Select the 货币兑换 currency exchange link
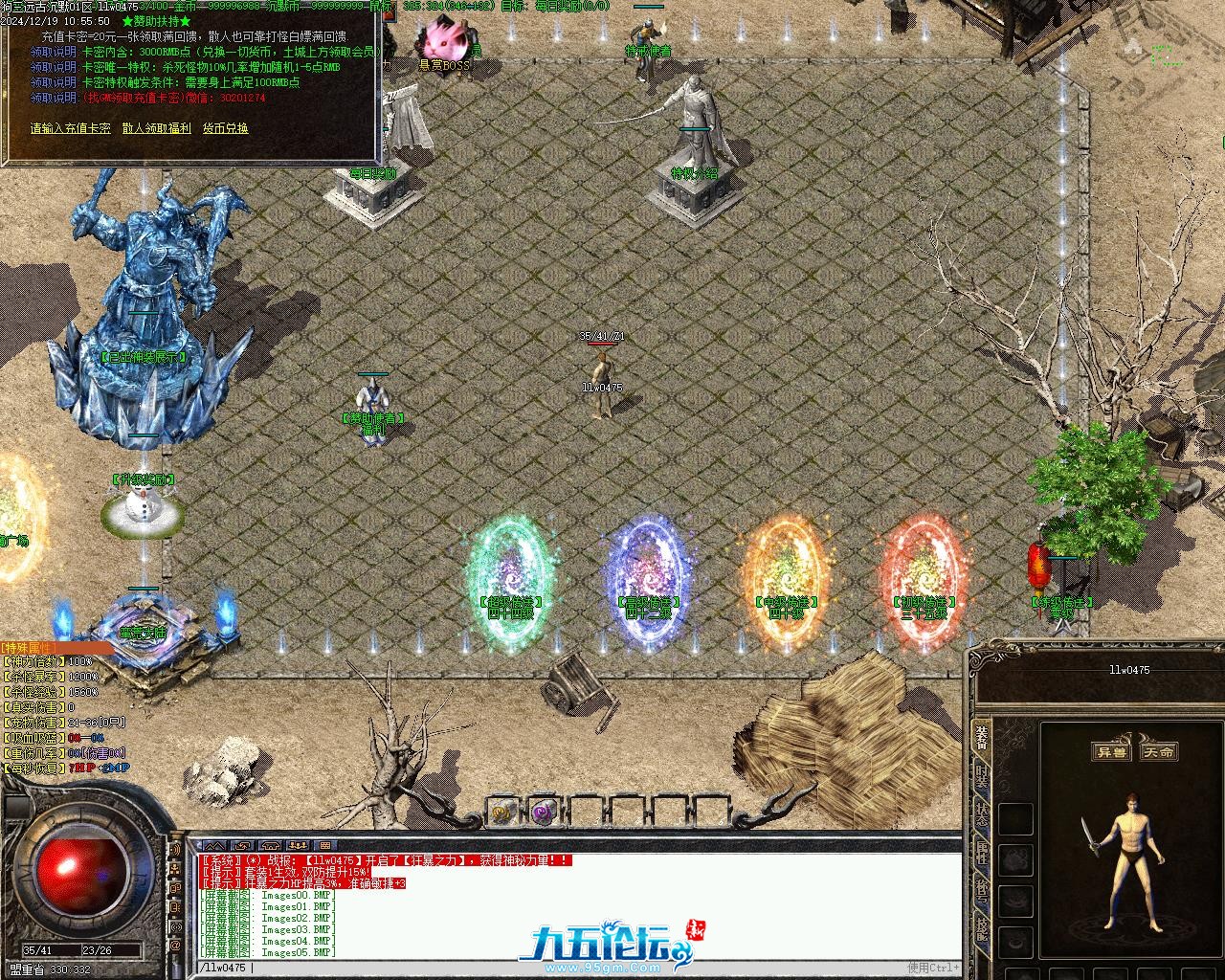 click(x=225, y=128)
